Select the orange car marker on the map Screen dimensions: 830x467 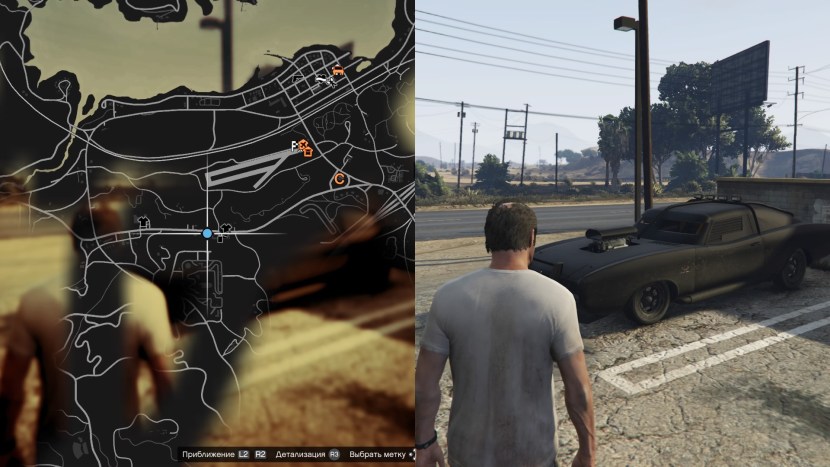click(x=338, y=71)
